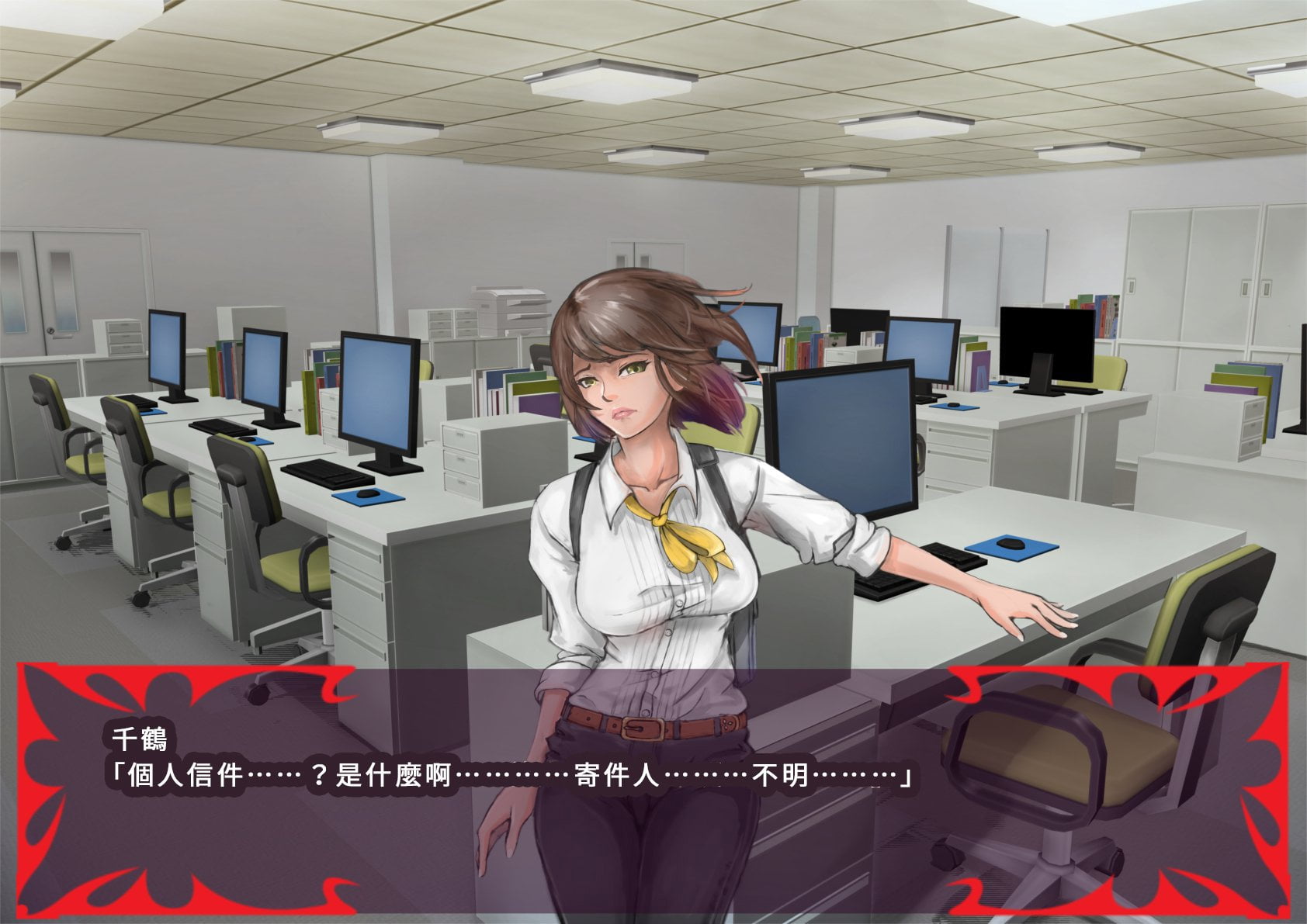Click the dialogue box to advance the text
The image size is (1307, 924).
point(652,791)
